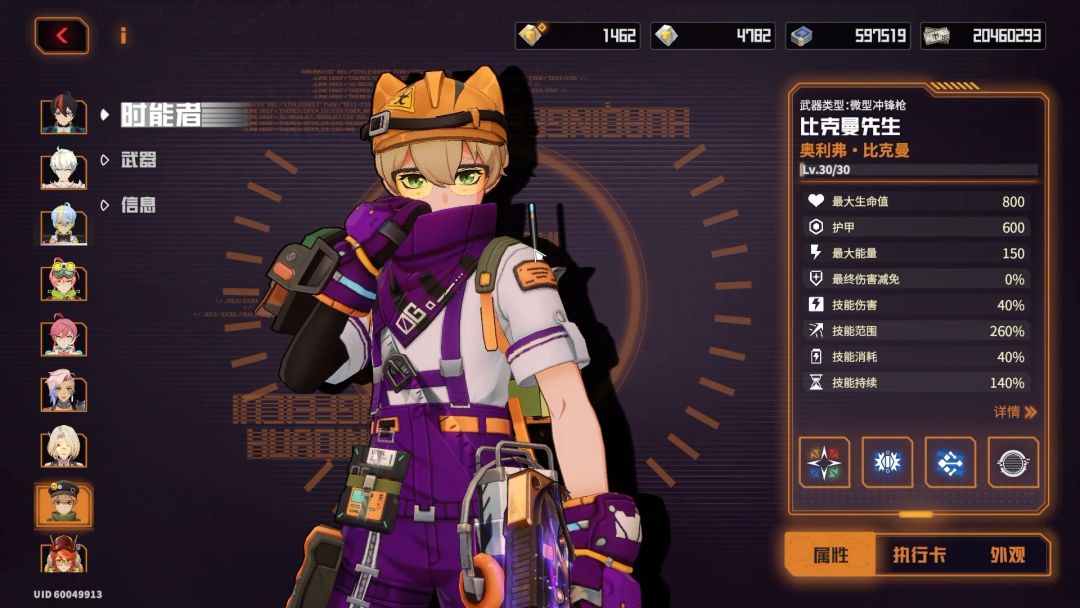The width and height of the screenshot is (1080, 608).
Task: Pick the blue-haired character portrait
Action: pos(64,225)
